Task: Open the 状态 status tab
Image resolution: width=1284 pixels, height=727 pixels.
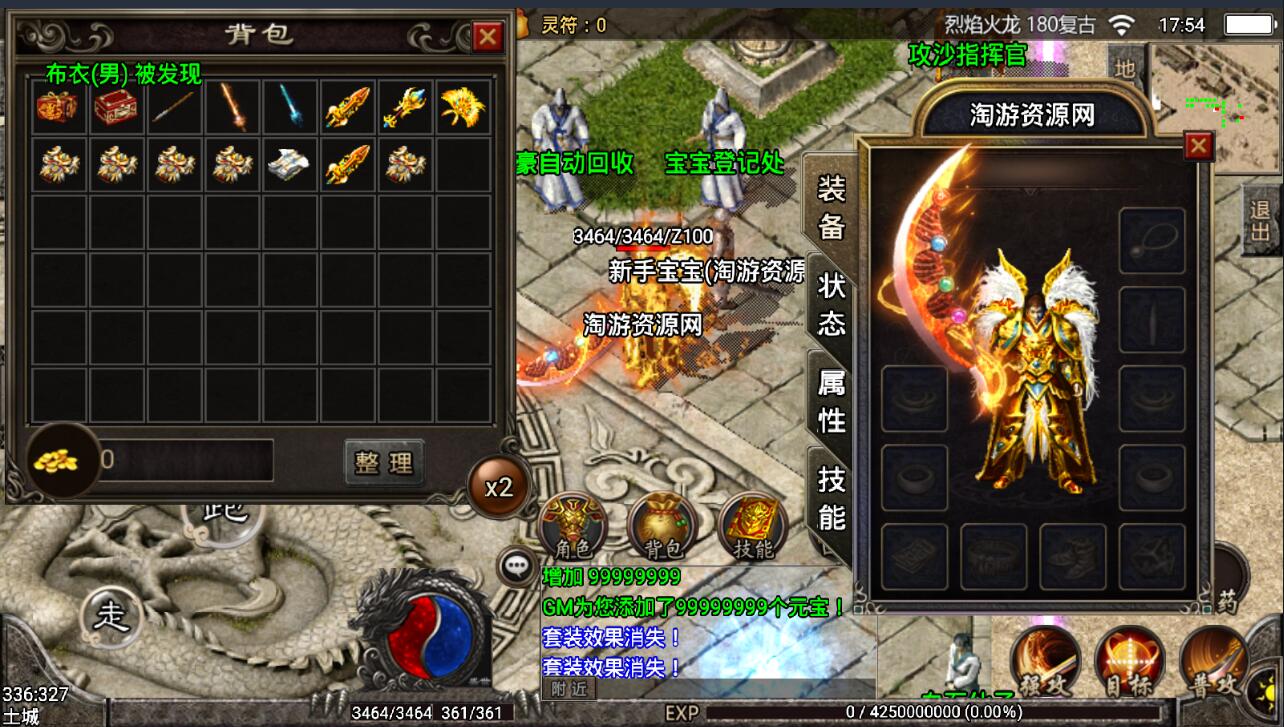Action: 831,304
